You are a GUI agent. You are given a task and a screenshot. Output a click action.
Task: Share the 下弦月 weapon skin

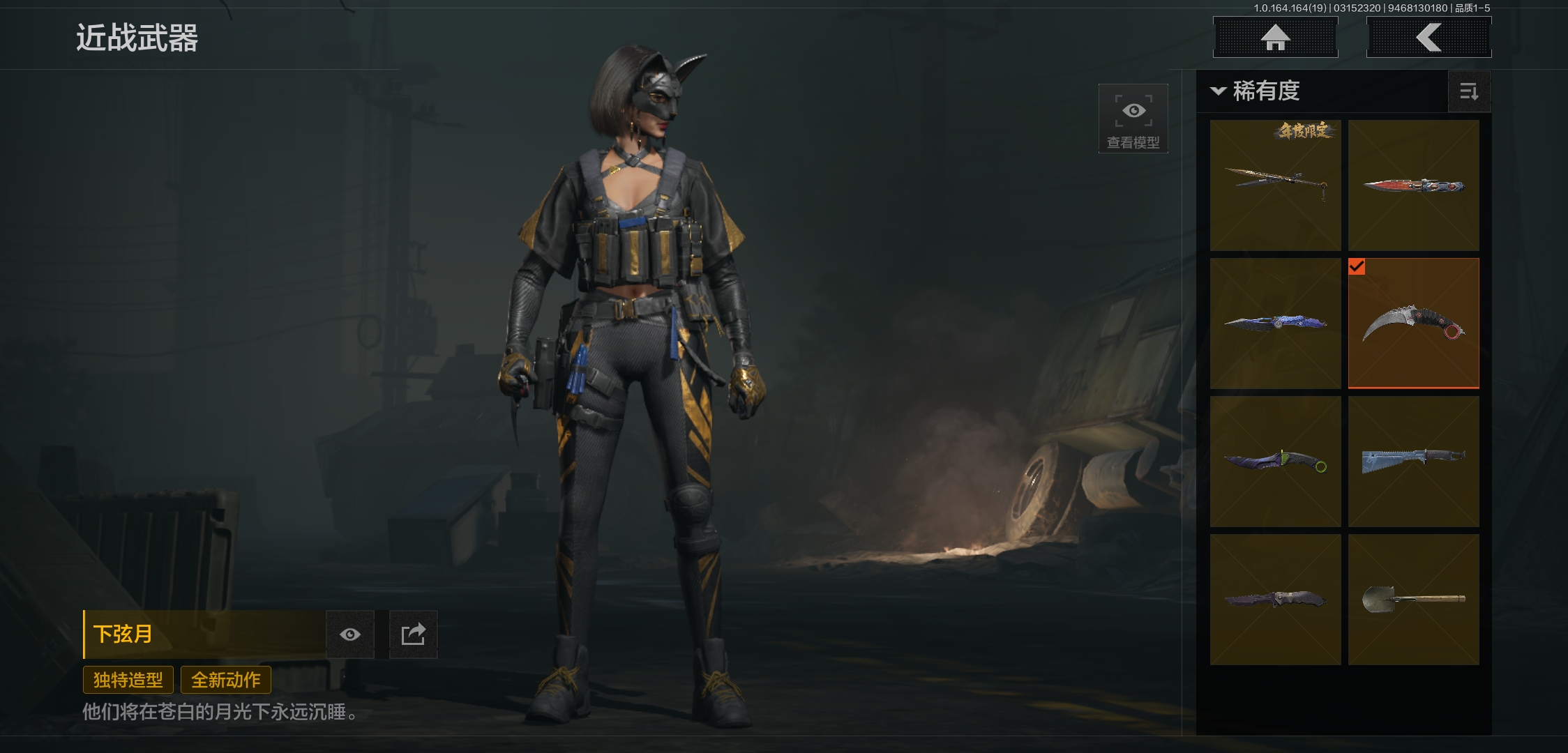point(413,634)
